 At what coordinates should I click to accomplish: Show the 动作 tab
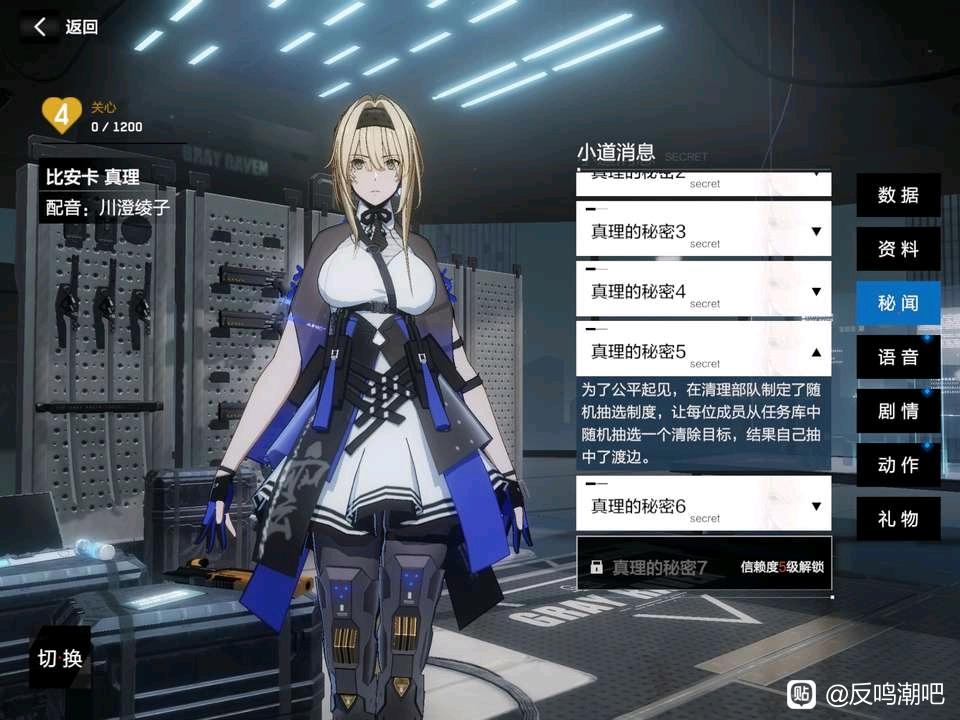coord(898,465)
